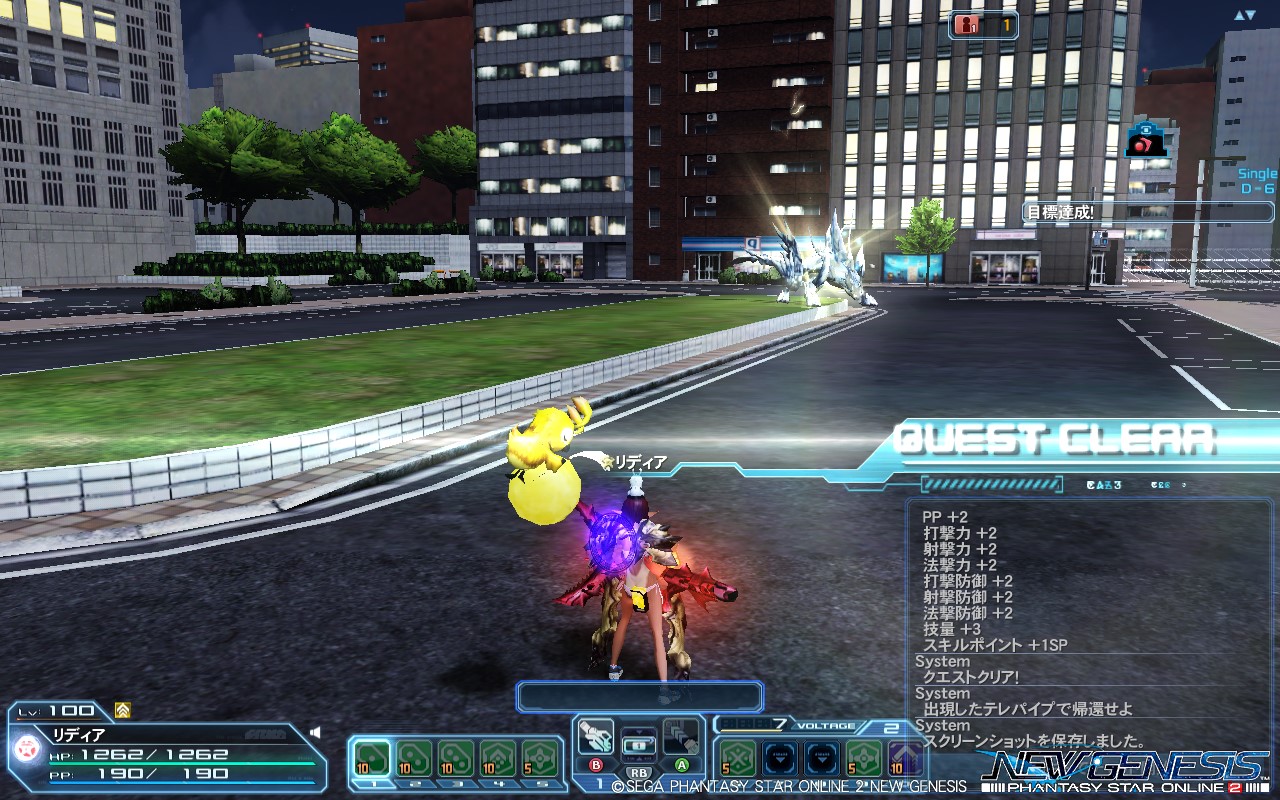Click the diamond-shaped skill icon in slot 4
This screenshot has height=800, width=1280.
pos(496,756)
